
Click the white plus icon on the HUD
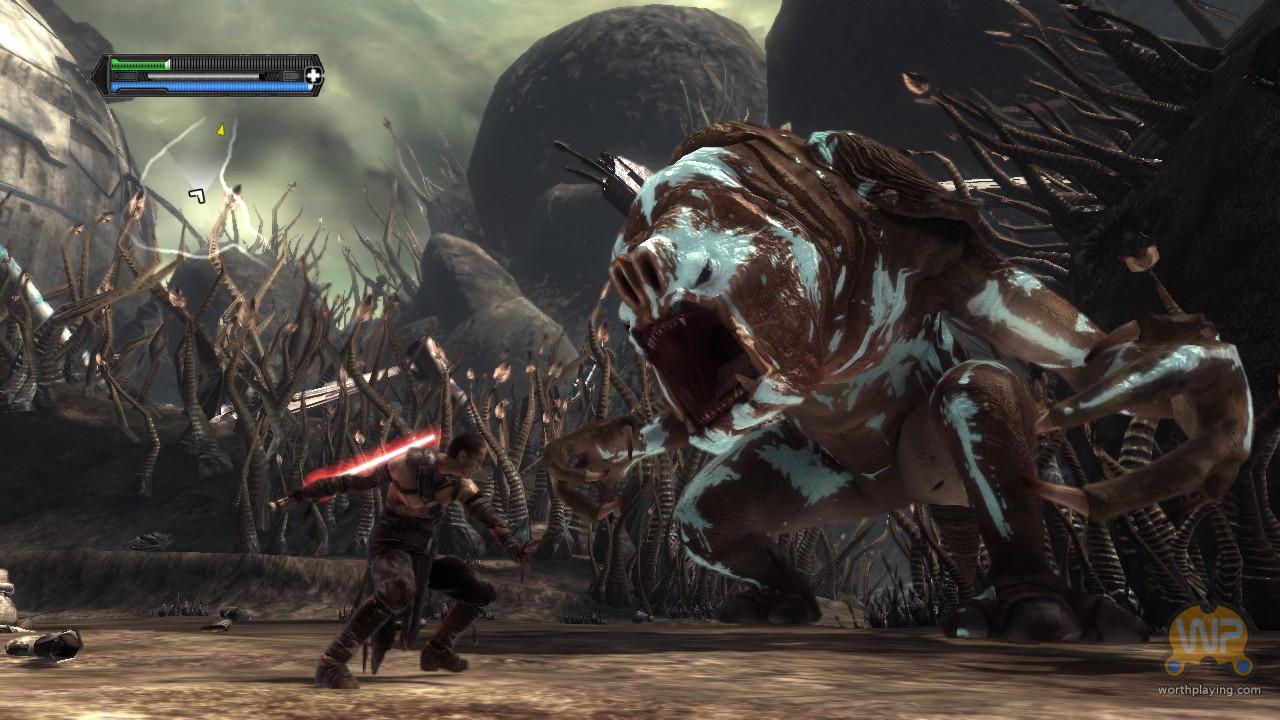(314, 75)
